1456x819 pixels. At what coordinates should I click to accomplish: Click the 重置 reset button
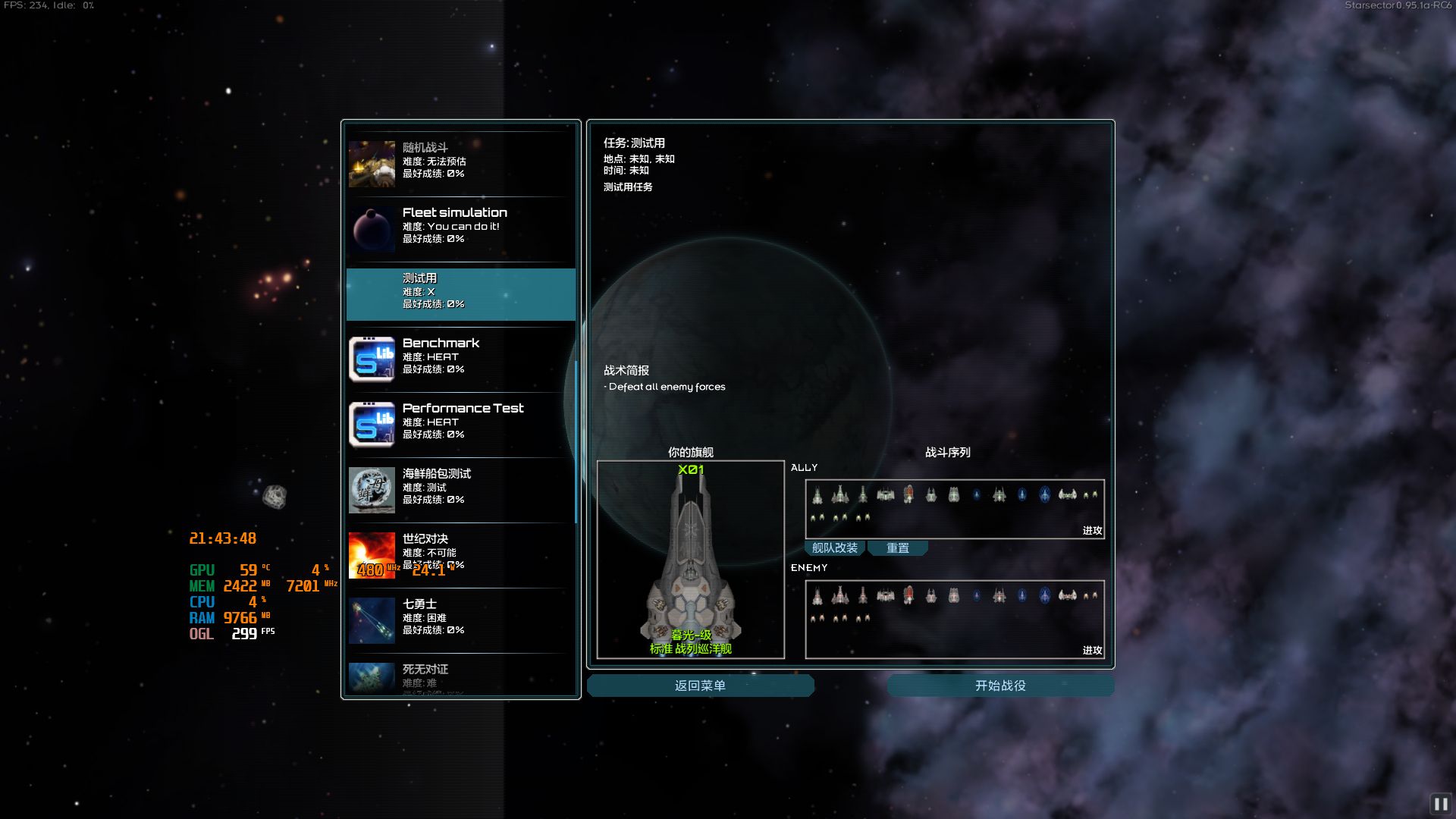[897, 548]
